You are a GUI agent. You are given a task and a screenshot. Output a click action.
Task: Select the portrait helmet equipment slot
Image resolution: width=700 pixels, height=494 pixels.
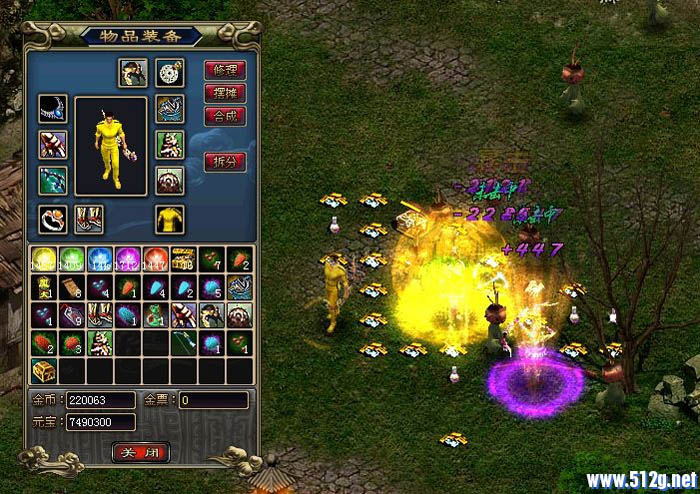(x=133, y=72)
